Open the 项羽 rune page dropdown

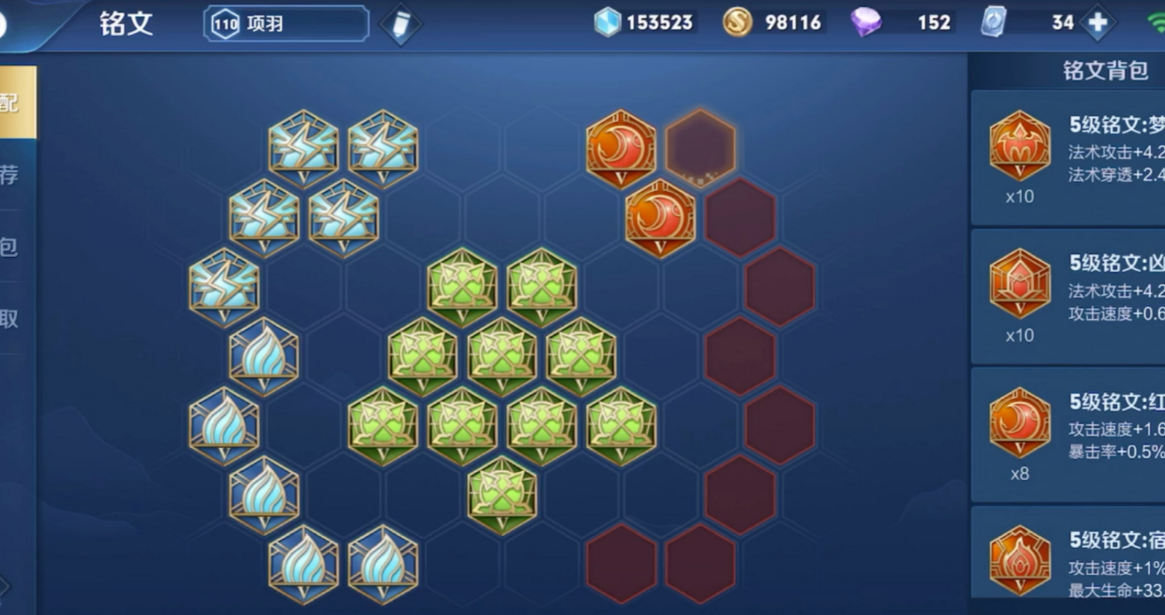pyautogui.click(x=286, y=24)
